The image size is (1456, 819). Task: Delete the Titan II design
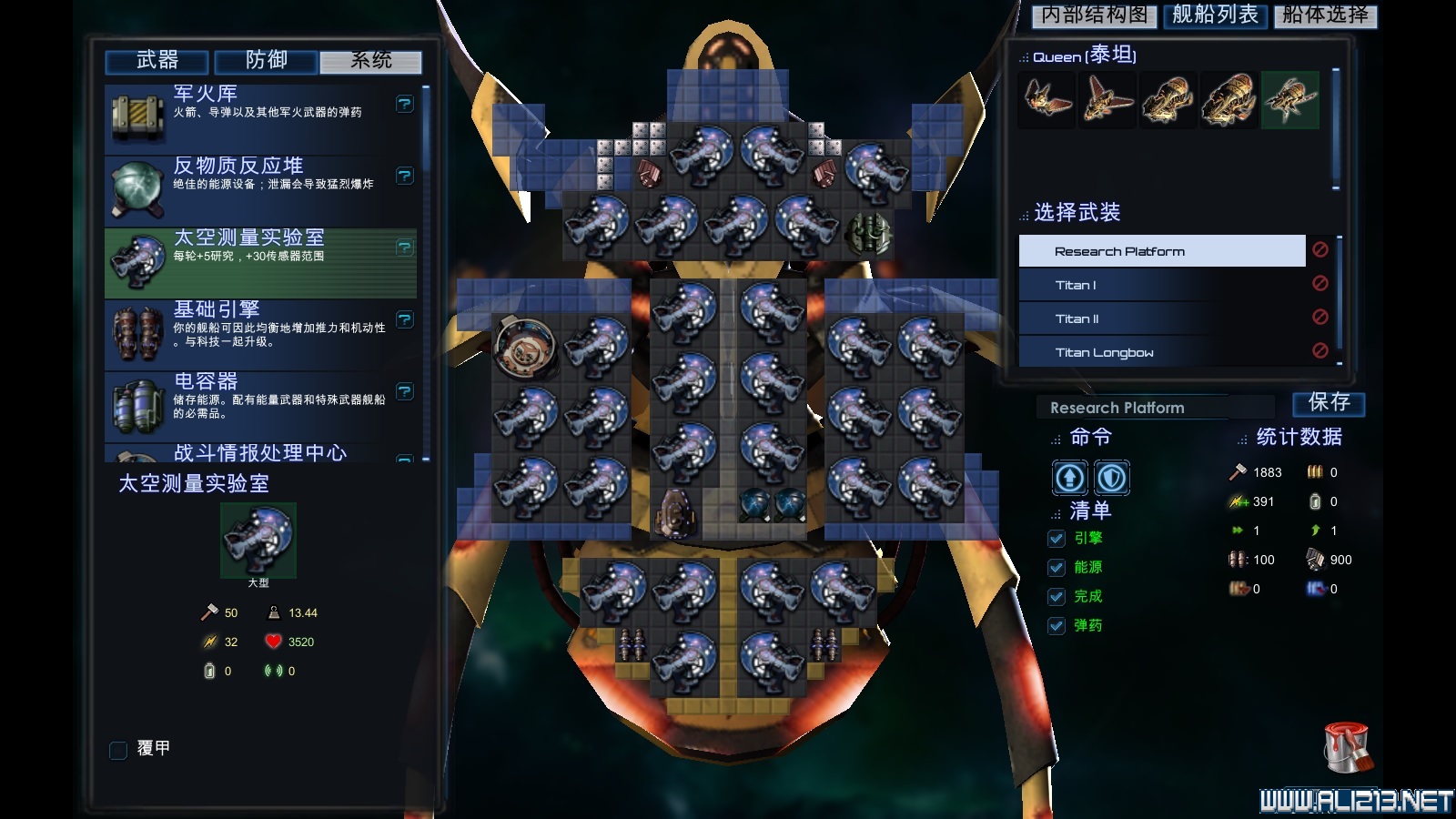(1320, 318)
